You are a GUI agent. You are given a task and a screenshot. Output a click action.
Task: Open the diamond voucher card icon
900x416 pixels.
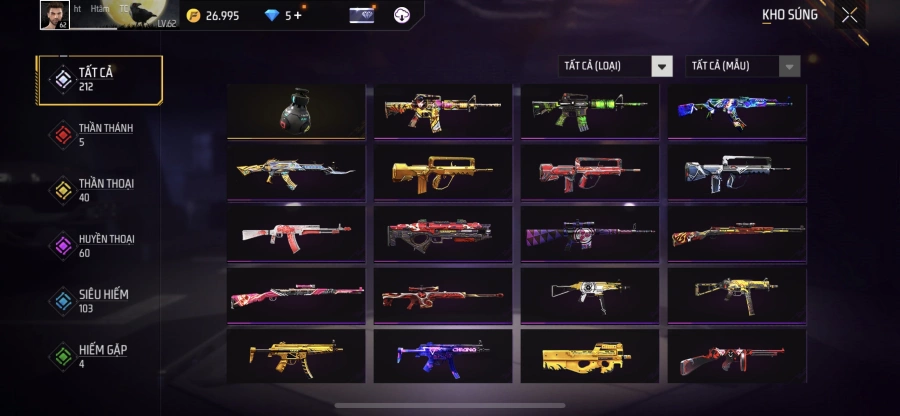(361, 15)
